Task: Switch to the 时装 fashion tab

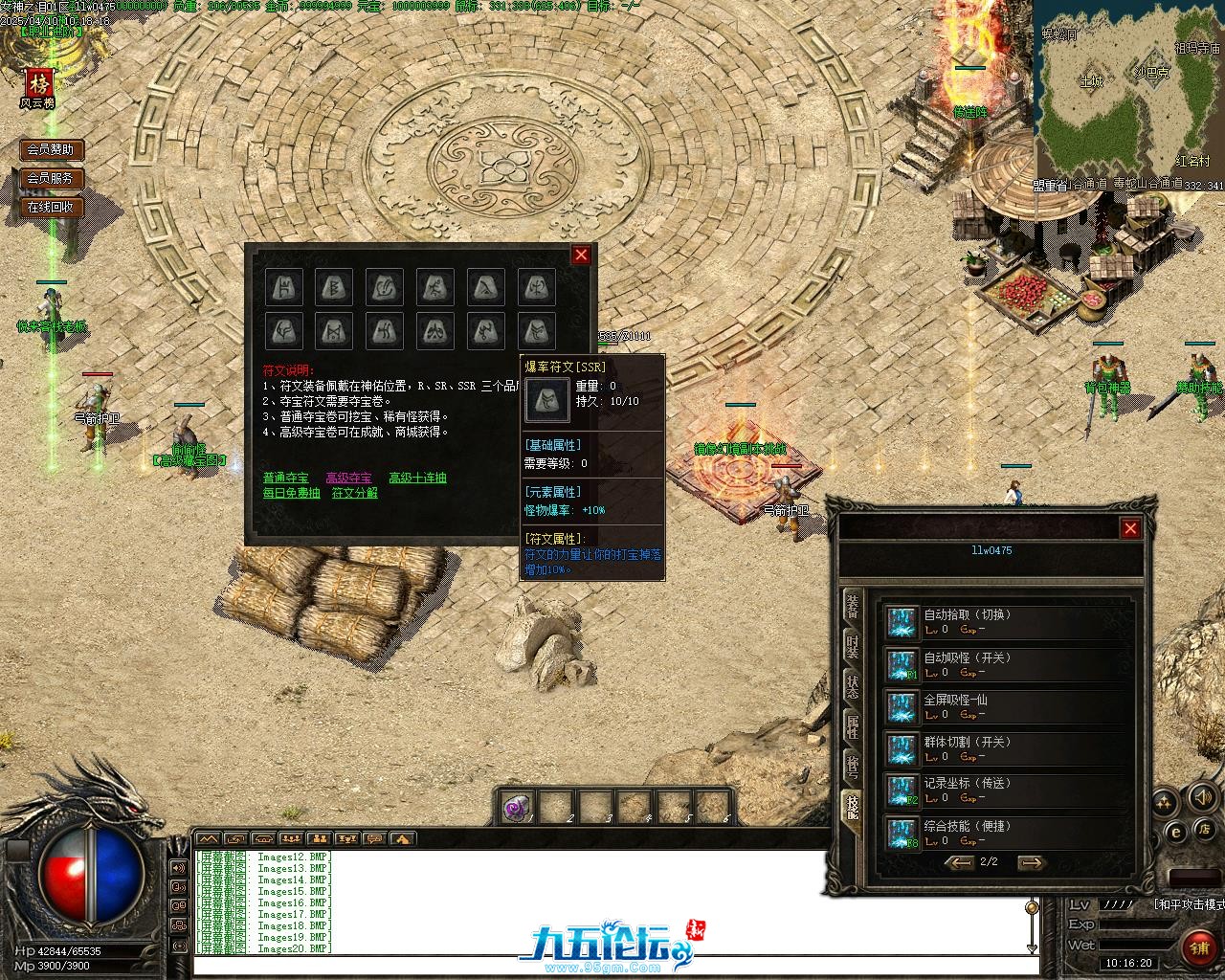Action: [852, 647]
